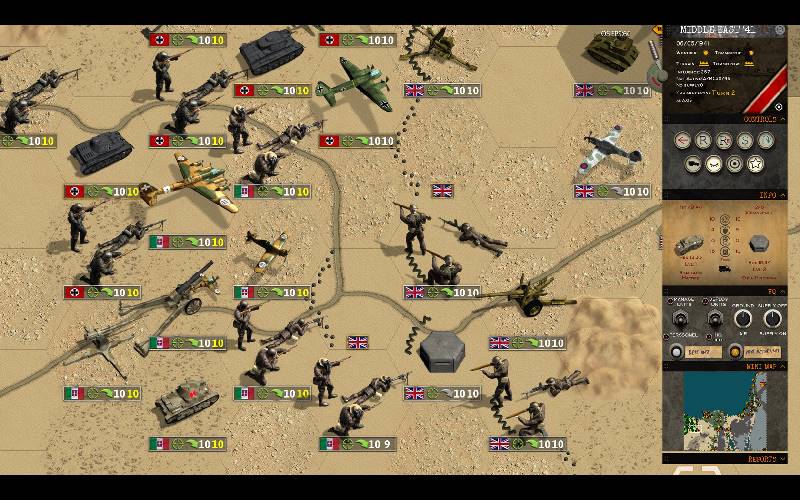Click the red back-arrow control button
800x500 pixels.
(x=683, y=140)
